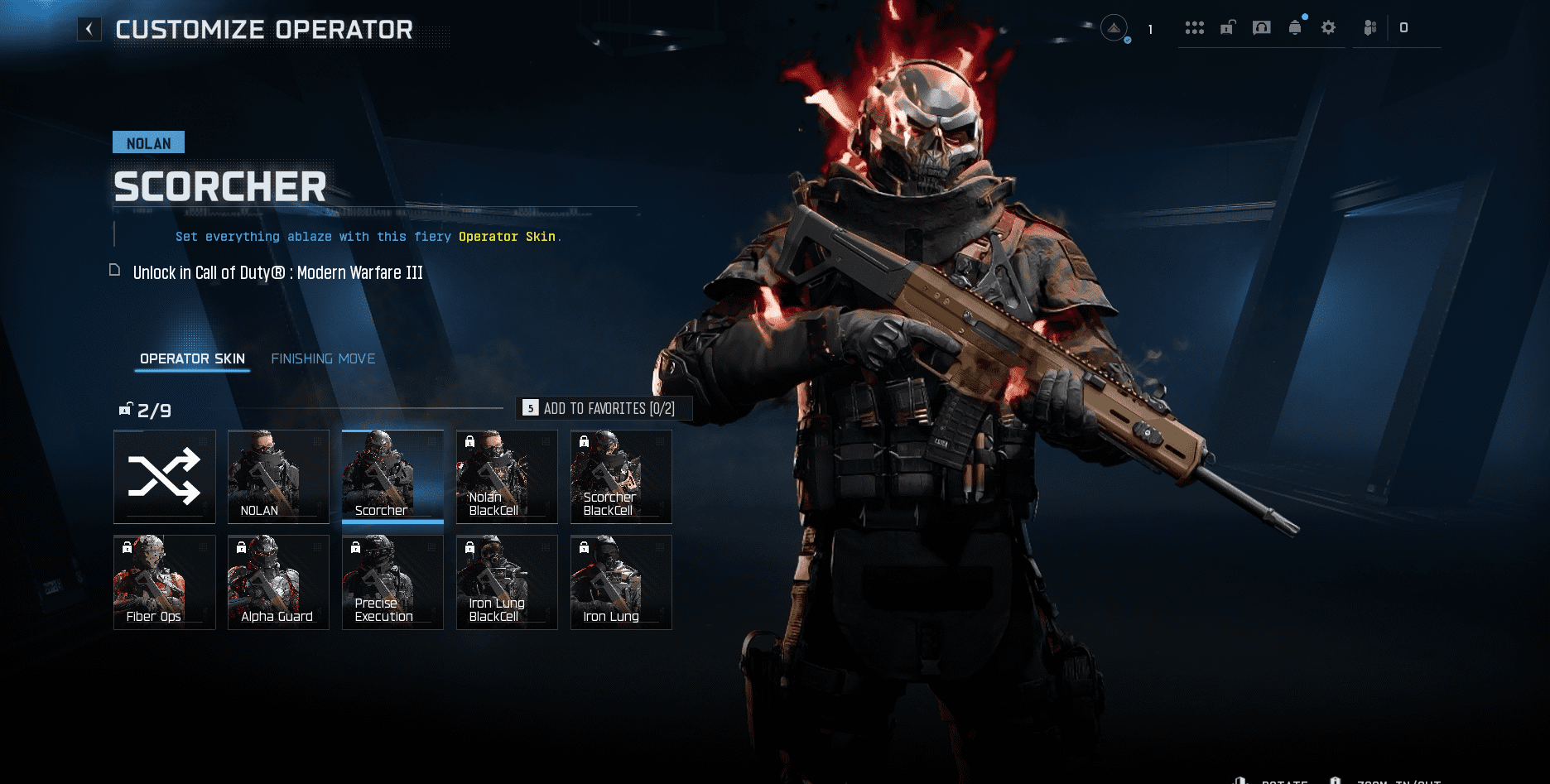This screenshot has height=784, width=1550.
Task: Choose the shuffle random skin tile
Action: (x=165, y=477)
